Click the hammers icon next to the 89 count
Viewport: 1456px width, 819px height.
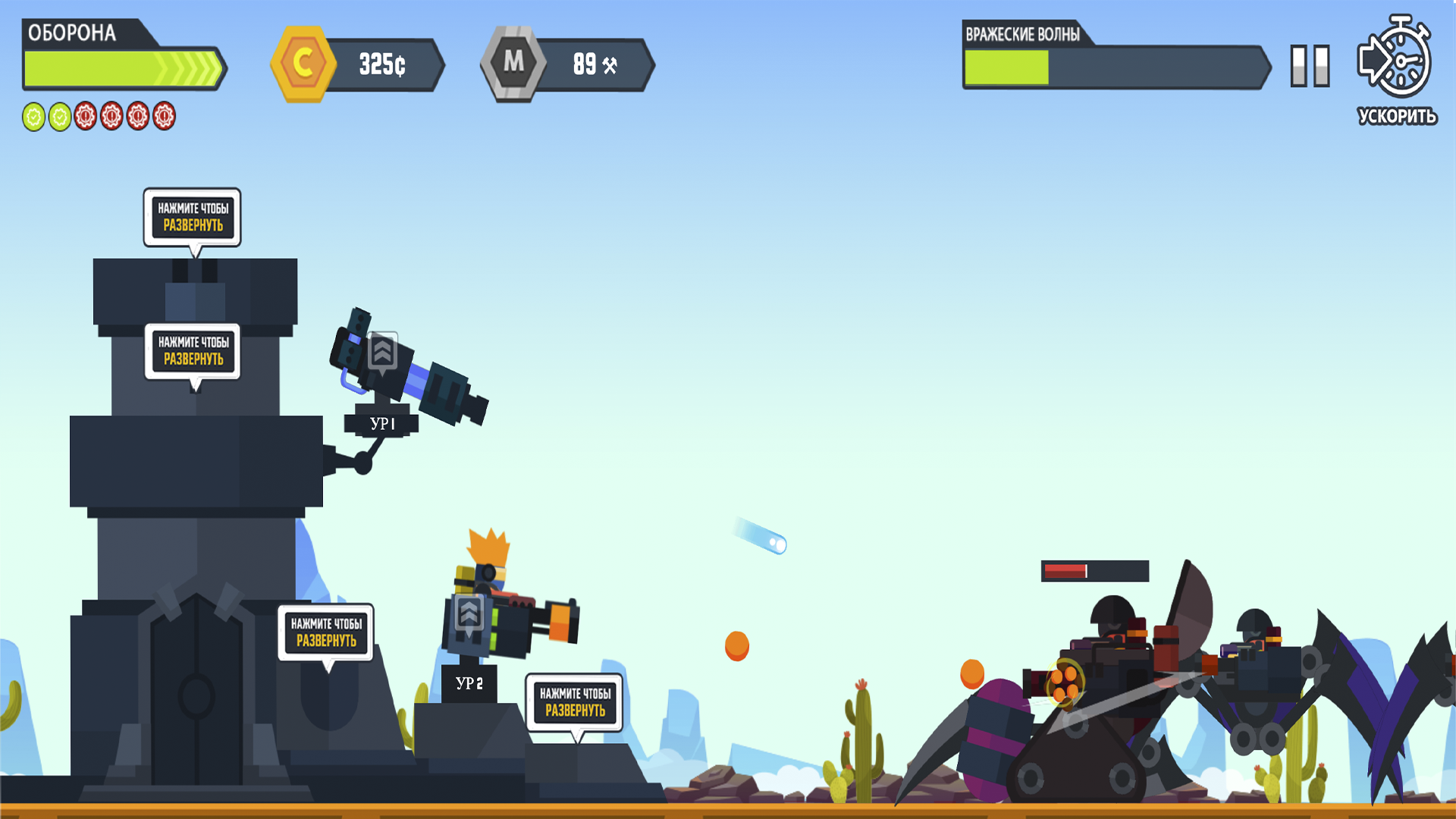click(611, 64)
